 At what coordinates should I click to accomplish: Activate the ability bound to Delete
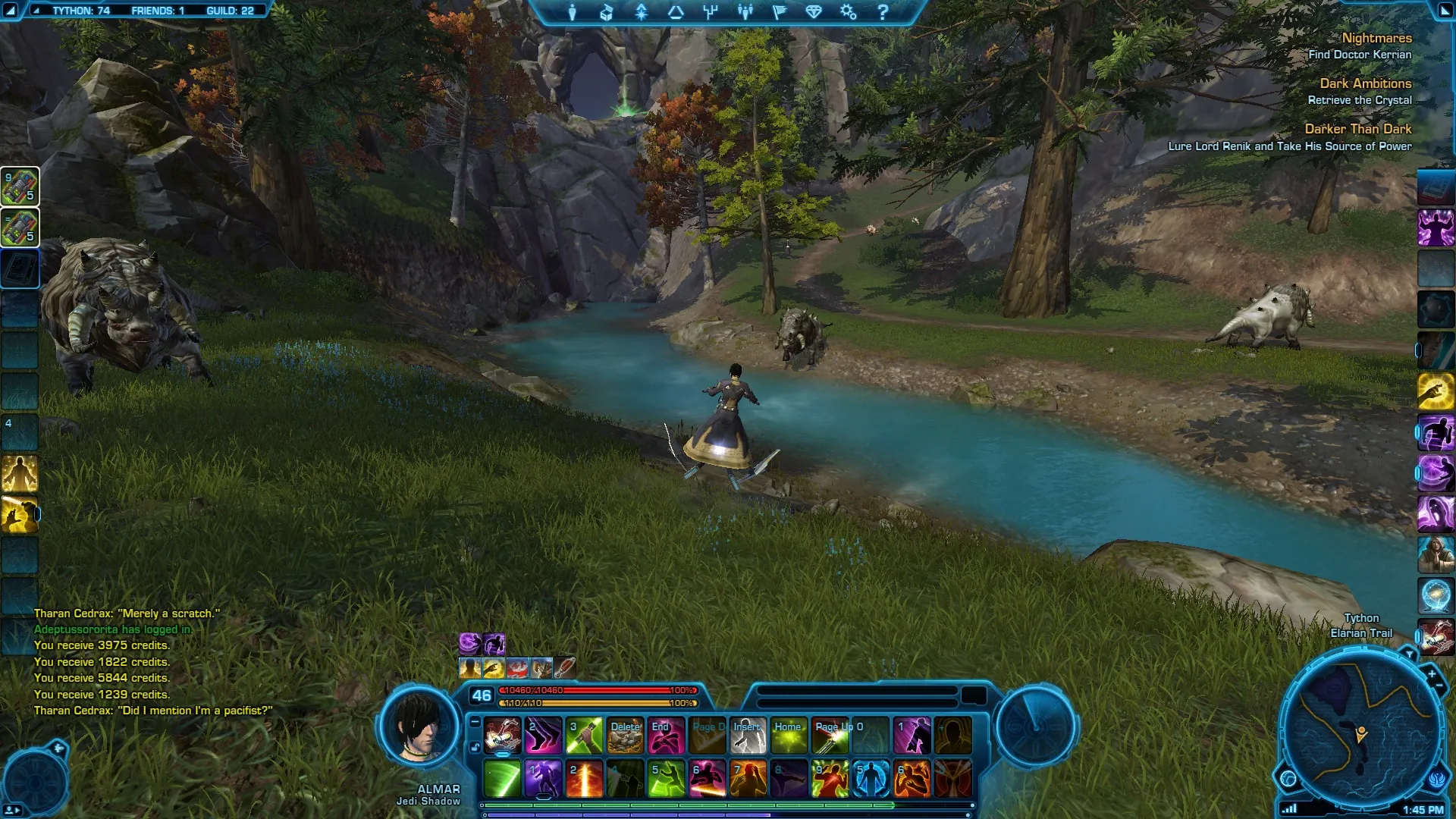tap(626, 735)
